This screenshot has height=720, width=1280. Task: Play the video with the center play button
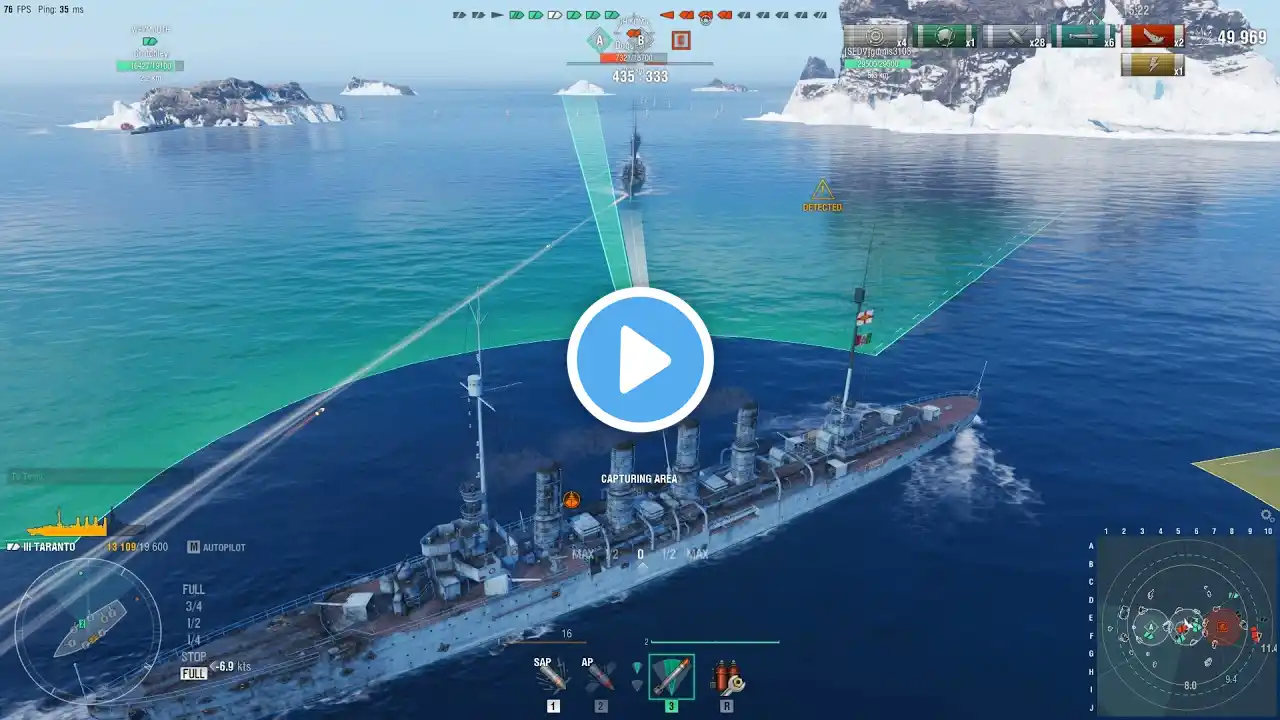point(640,360)
